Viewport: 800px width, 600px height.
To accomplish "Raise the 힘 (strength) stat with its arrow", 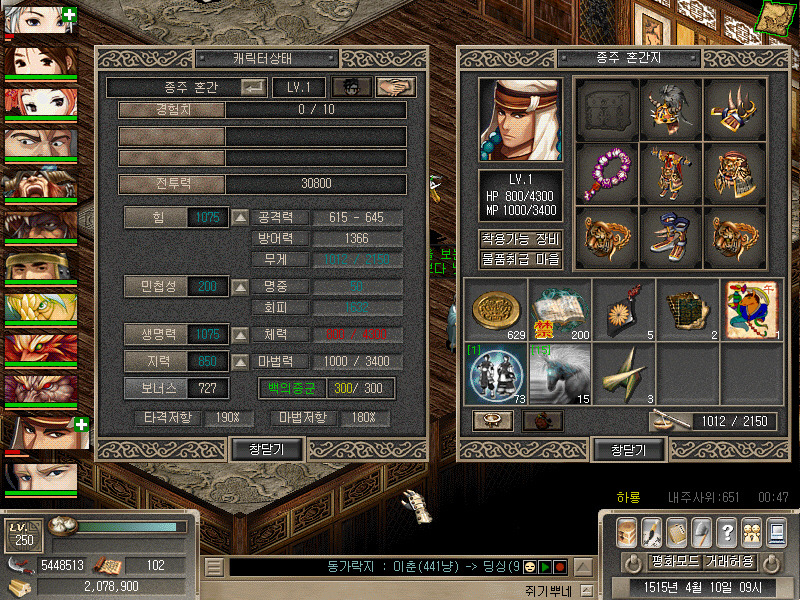I will [240, 217].
